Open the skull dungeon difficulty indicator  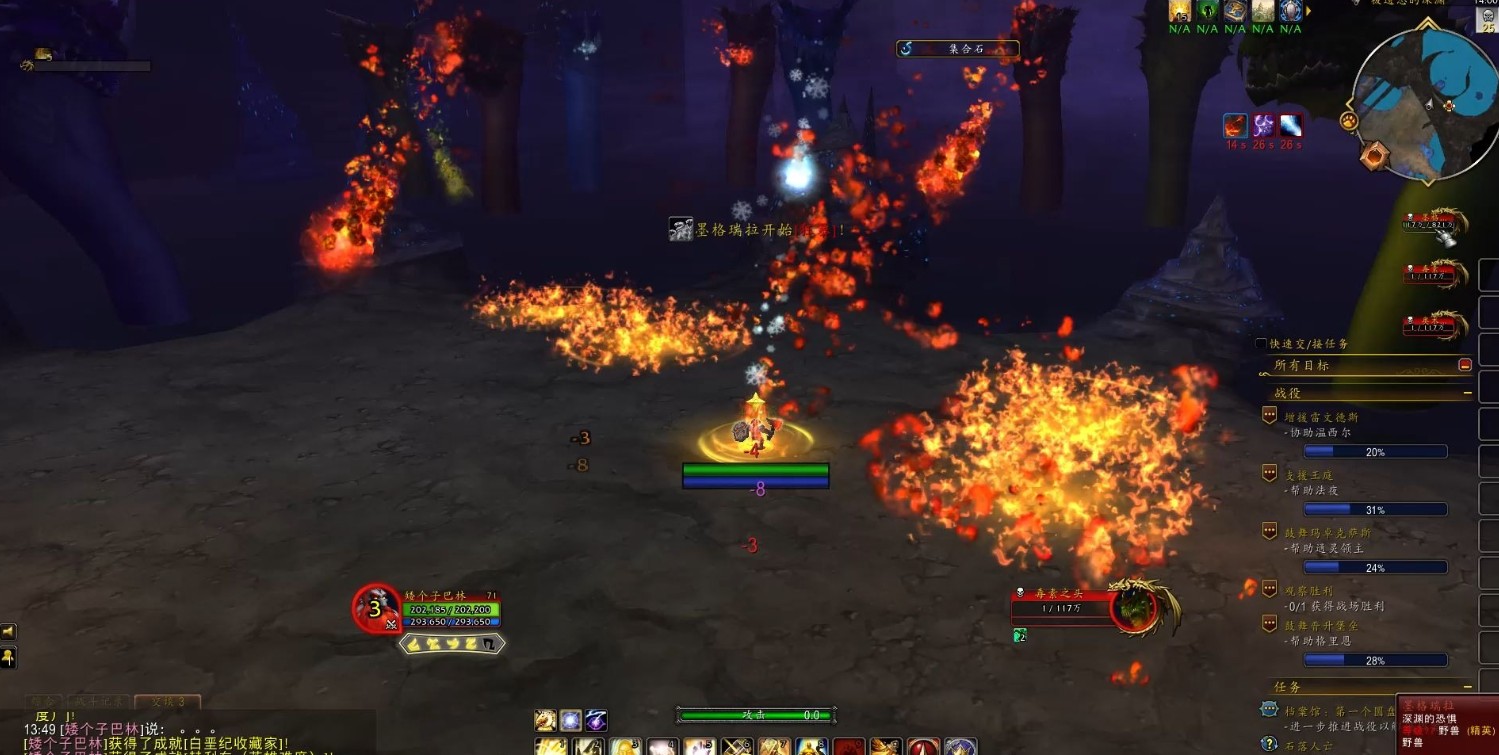(1488, 22)
